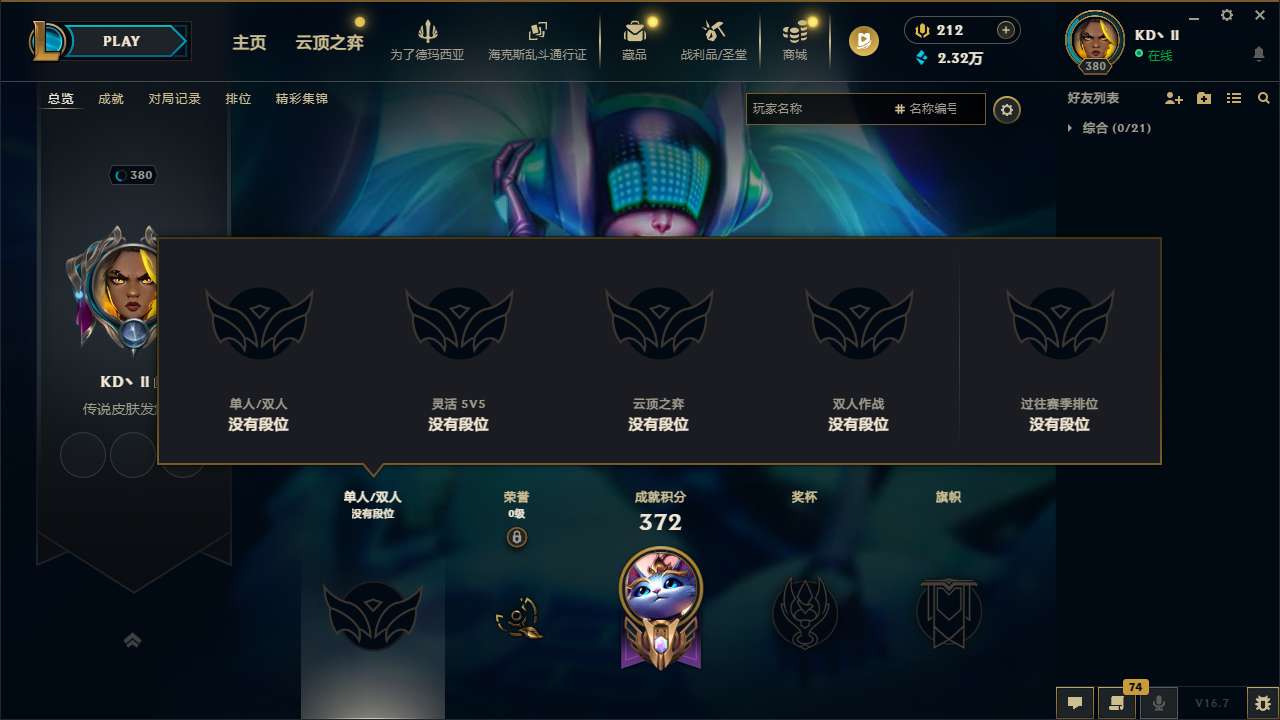The image size is (1280, 720).
Task: Toggle friend list display mode icon
Action: pos(1233,98)
